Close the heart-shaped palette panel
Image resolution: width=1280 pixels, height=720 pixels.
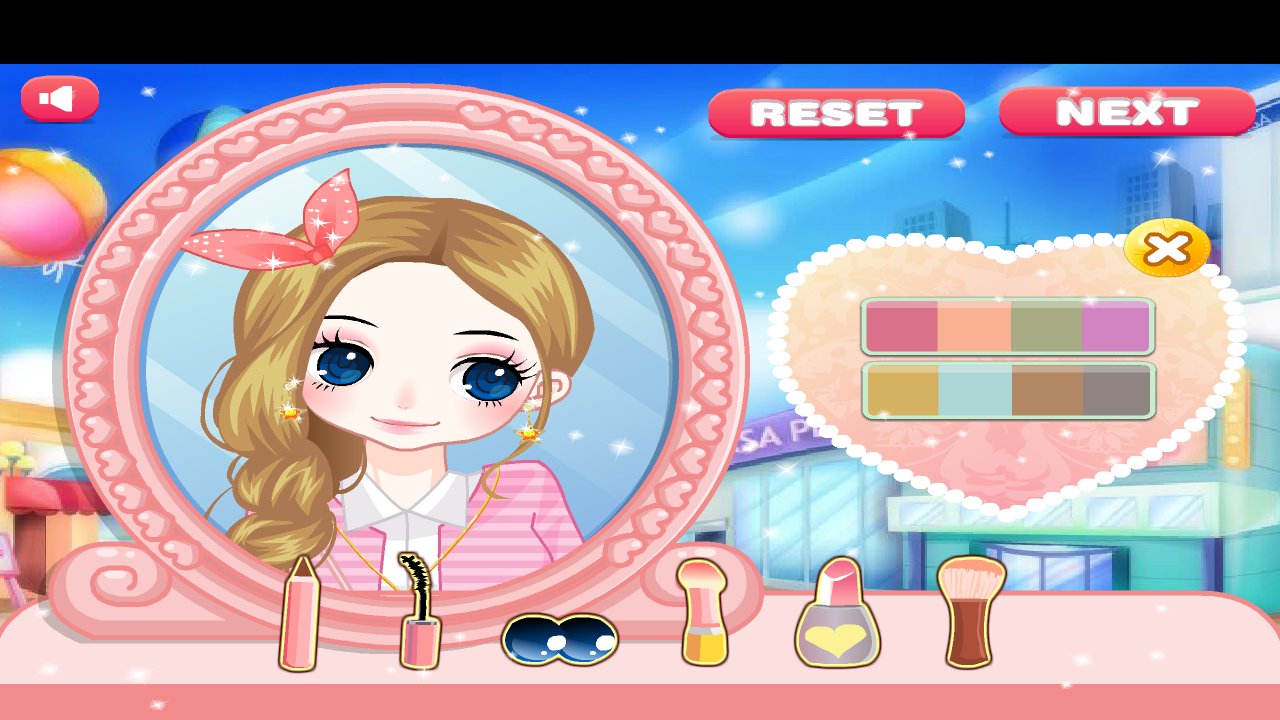click(1167, 250)
